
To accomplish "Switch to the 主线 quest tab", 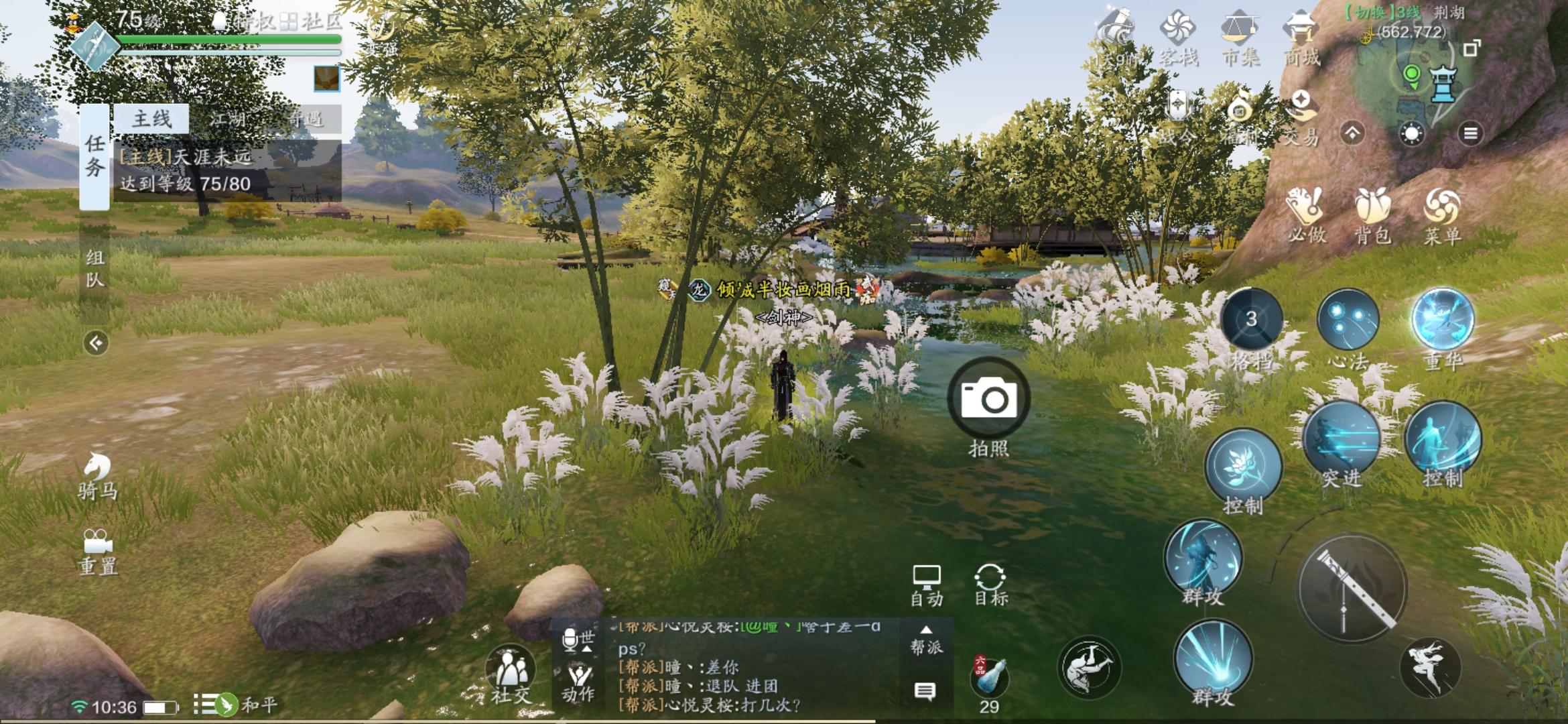I will [x=151, y=119].
